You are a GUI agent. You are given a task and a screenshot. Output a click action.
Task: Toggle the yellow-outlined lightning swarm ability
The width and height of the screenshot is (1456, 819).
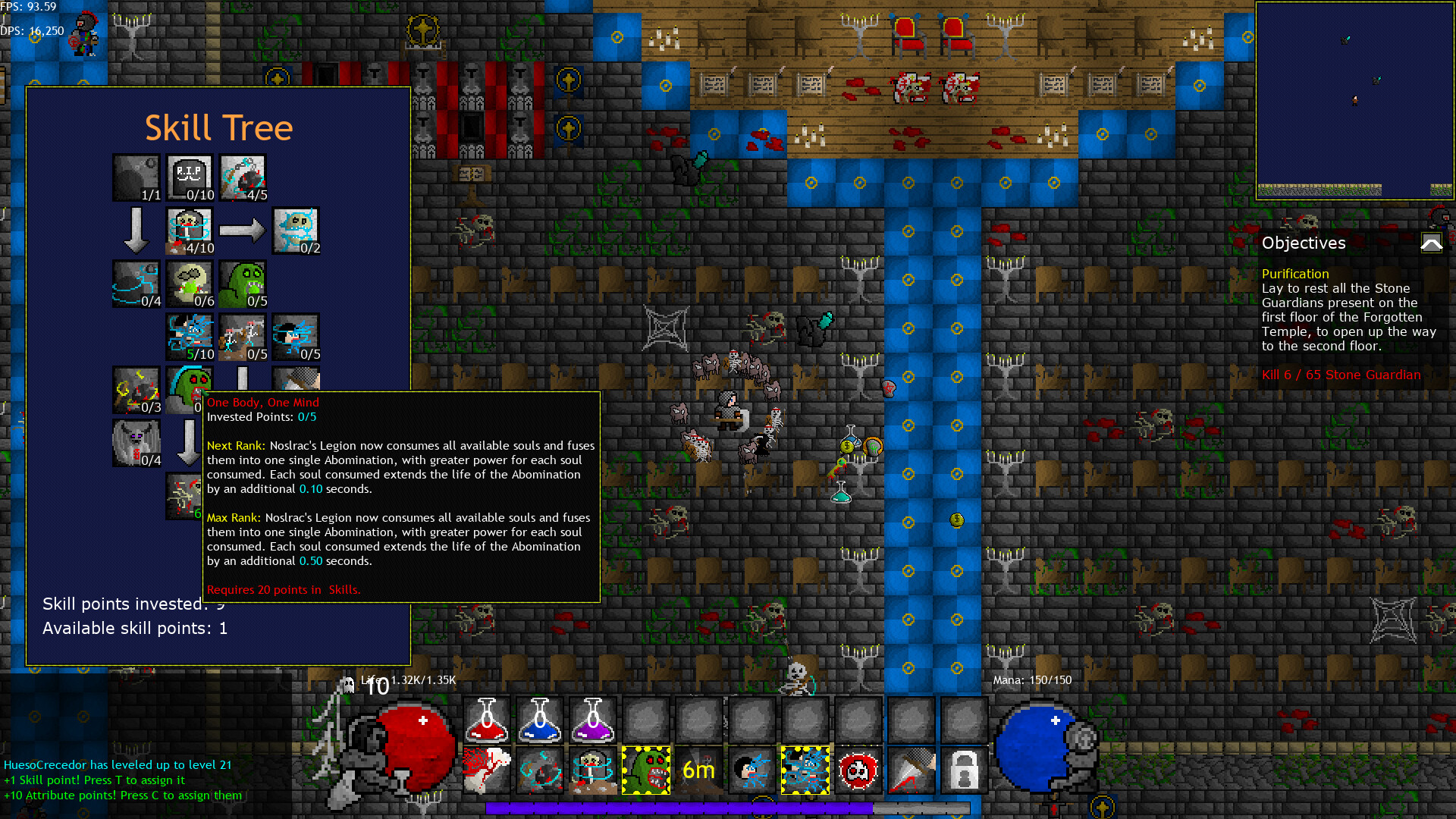[805, 769]
